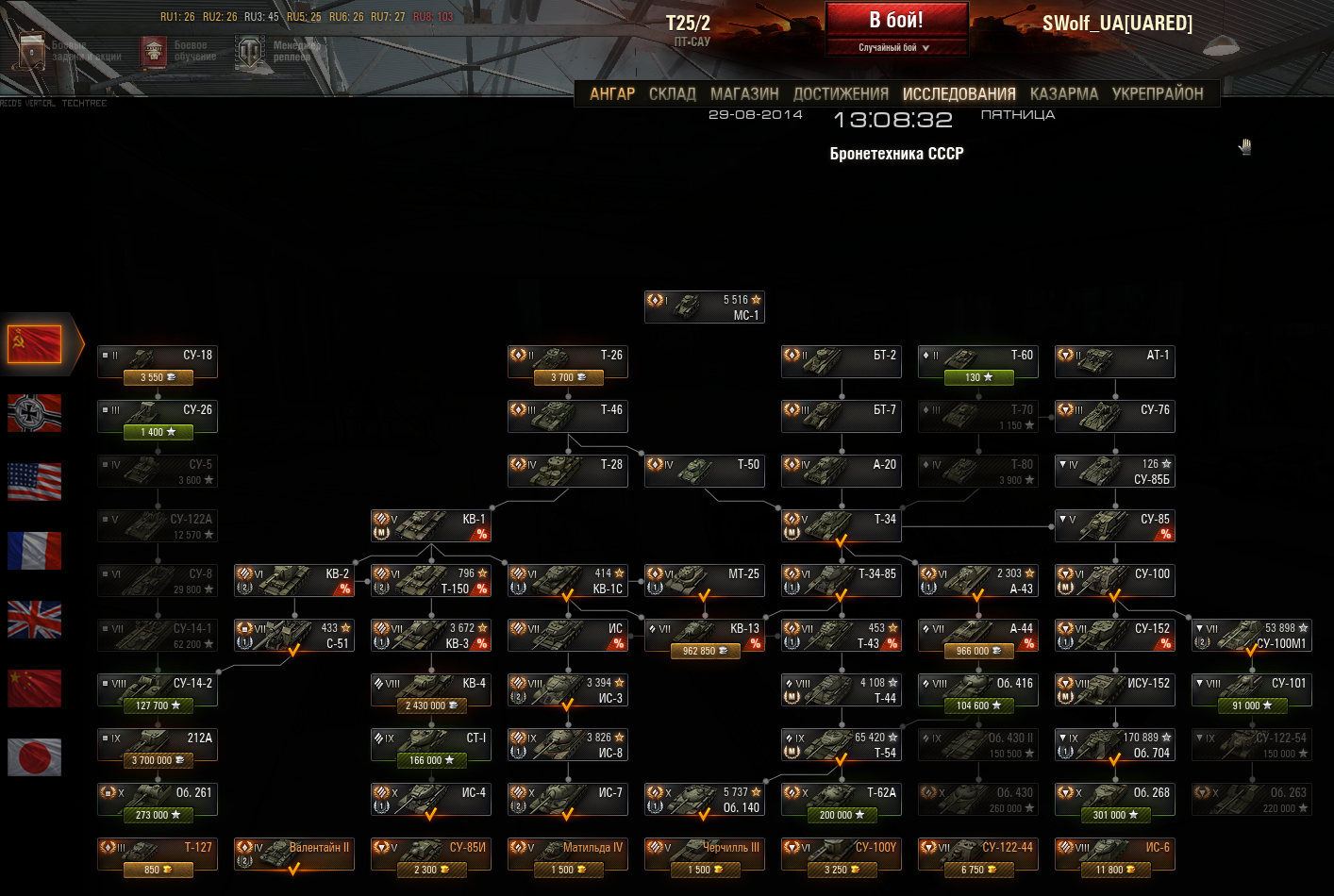Go to the МАГАЗИН tab

(744, 93)
